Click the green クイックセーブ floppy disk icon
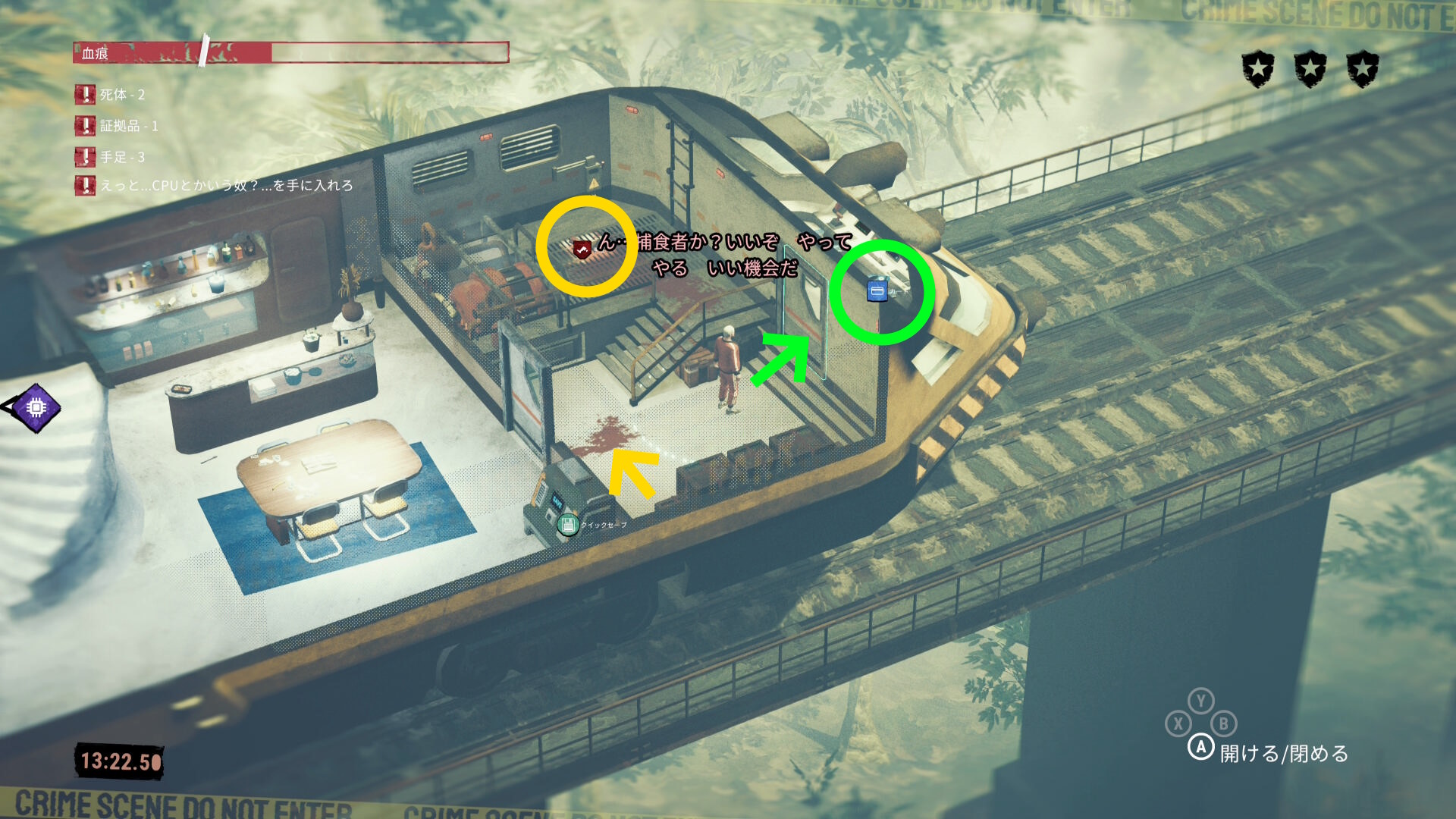1456x819 pixels. point(567,524)
